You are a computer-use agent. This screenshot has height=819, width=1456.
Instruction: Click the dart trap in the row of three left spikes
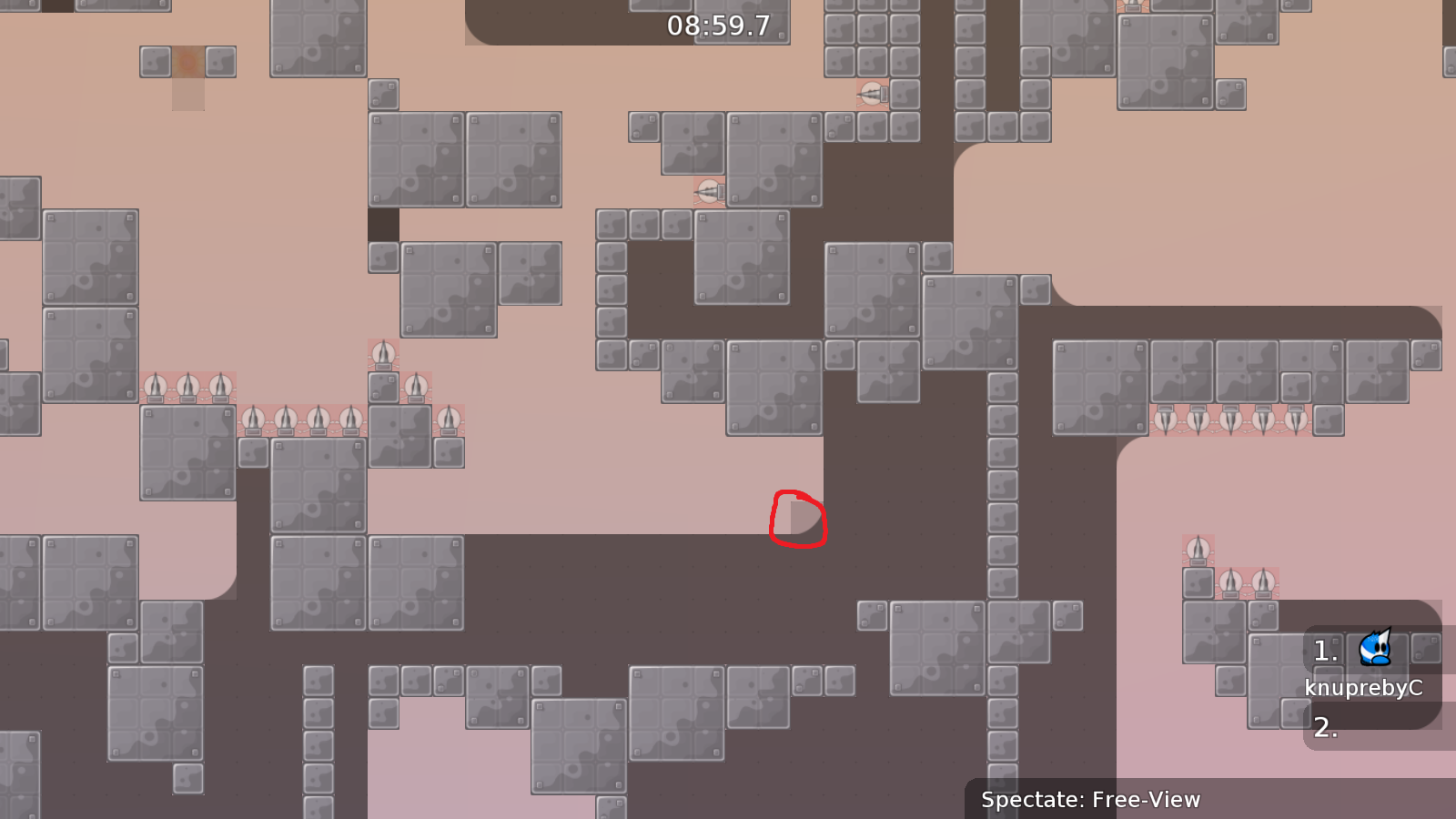click(187, 387)
